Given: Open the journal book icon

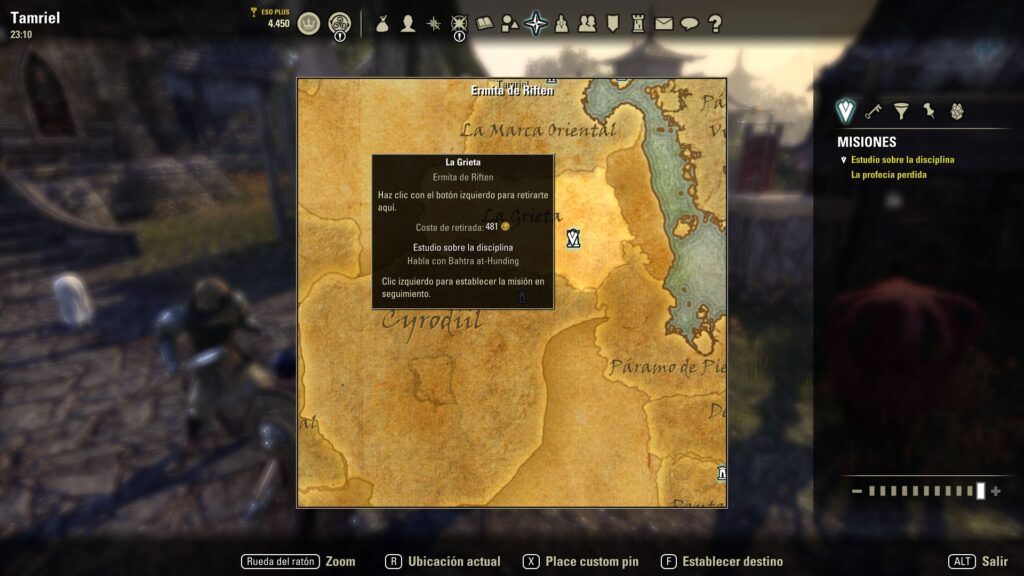Looking at the screenshot, I should pyautogui.click(x=485, y=23).
